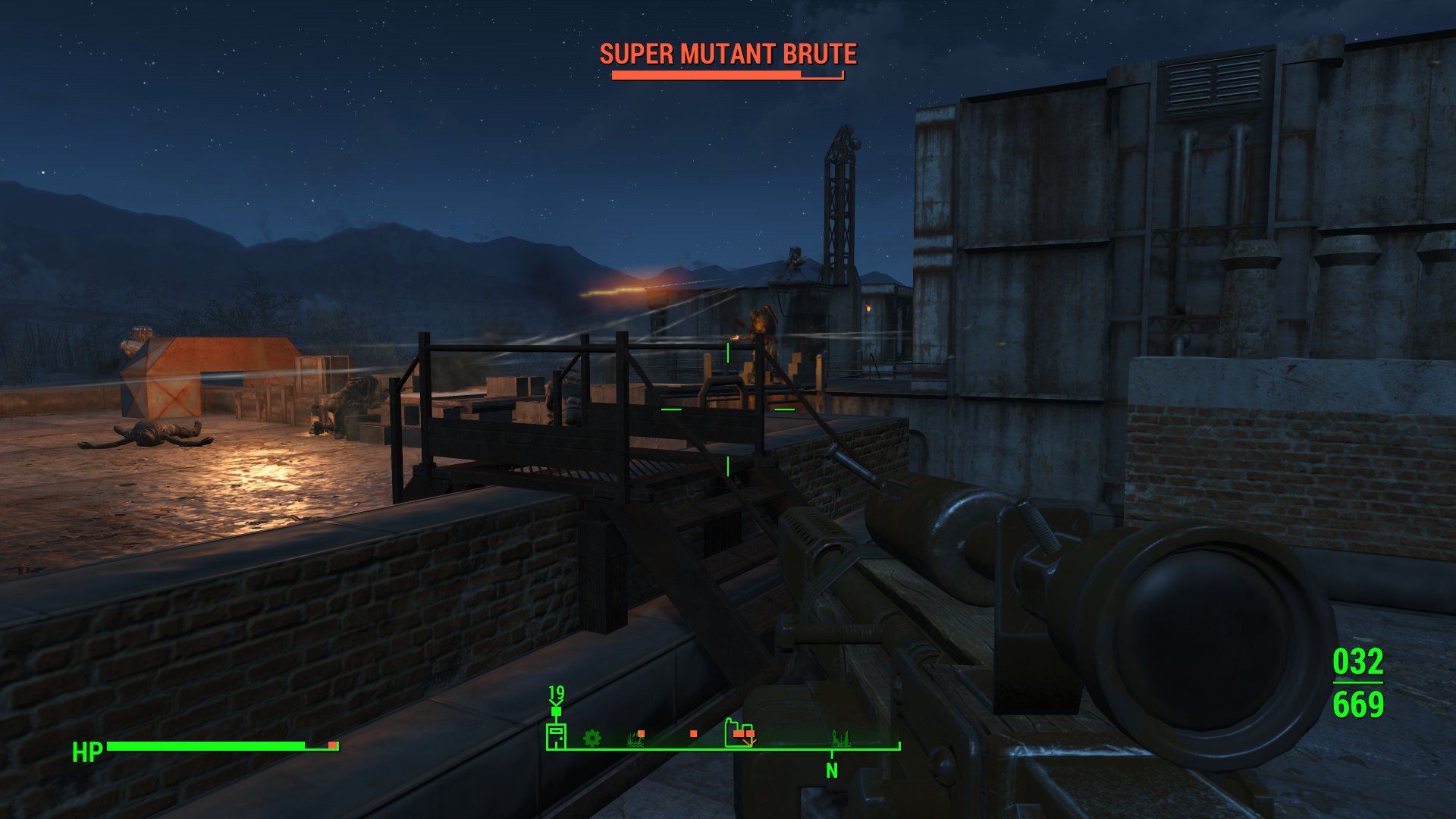The width and height of the screenshot is (1456, 819).
Task: Select the factory location marker on compass
Action: click(x=739, y=733)
